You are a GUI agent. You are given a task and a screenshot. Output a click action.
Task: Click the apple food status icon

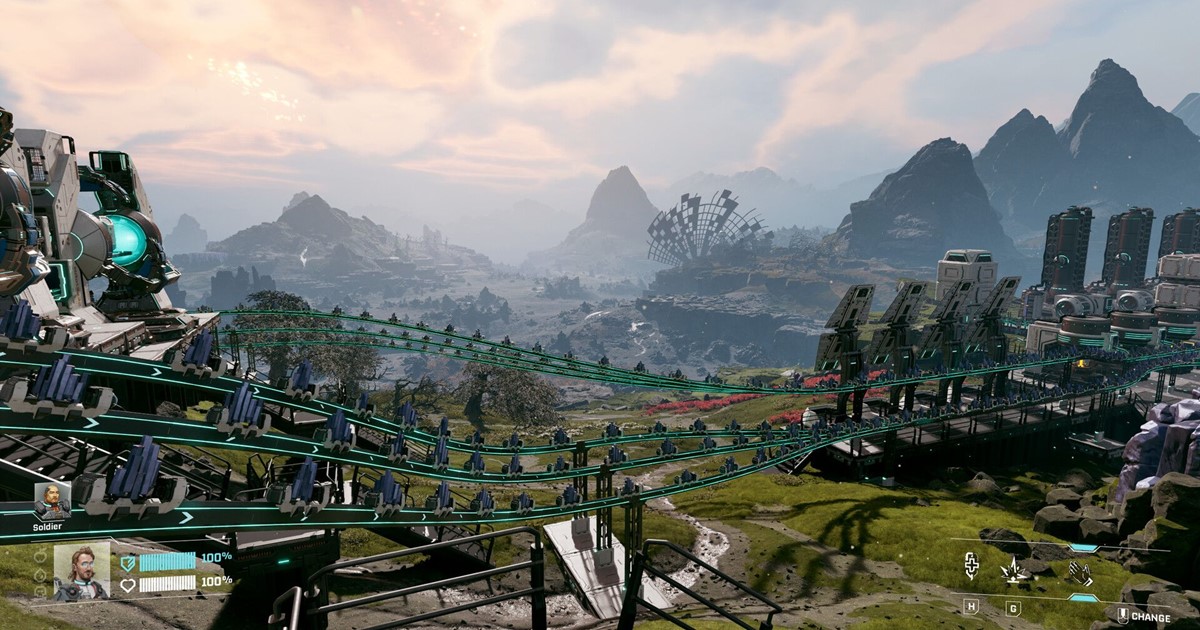pos(40,558)
